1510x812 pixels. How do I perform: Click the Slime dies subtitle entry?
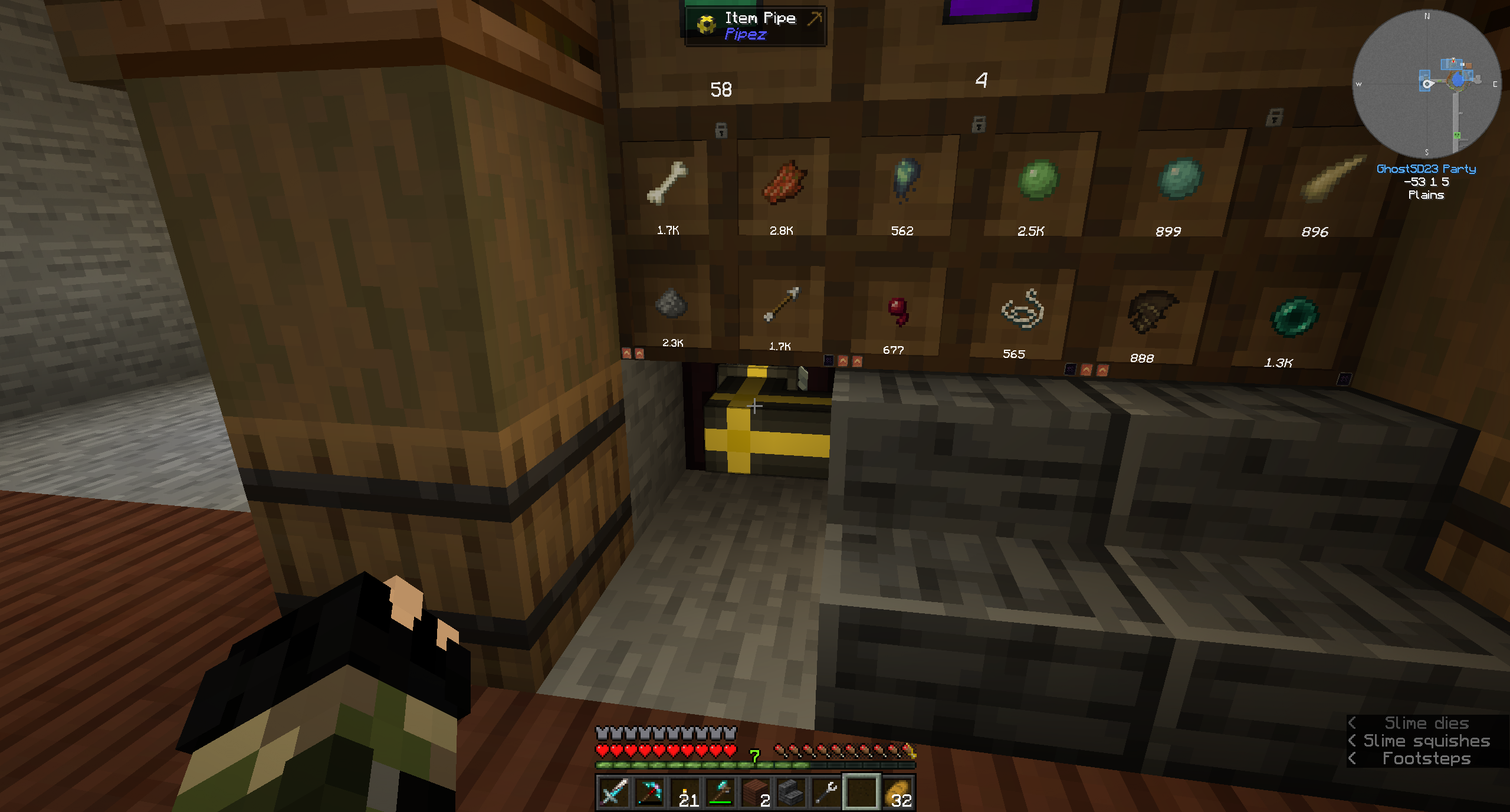click(x=1426, y=723)
